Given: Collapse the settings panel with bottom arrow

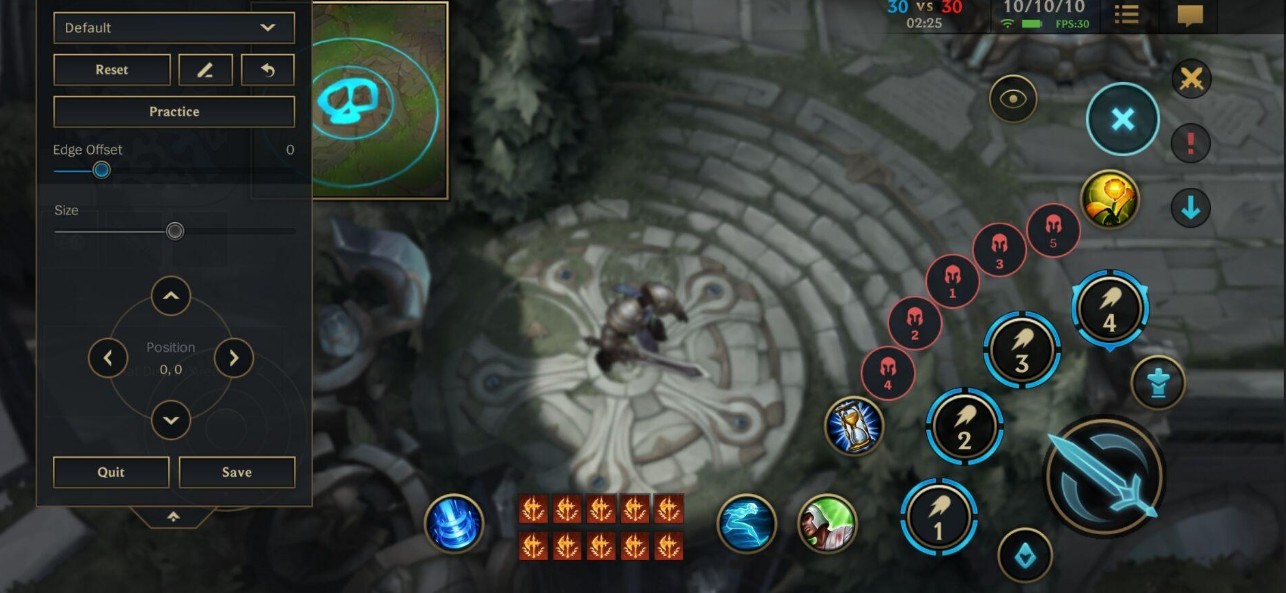Looking at the screenshot, I should [x=173, y=516].
